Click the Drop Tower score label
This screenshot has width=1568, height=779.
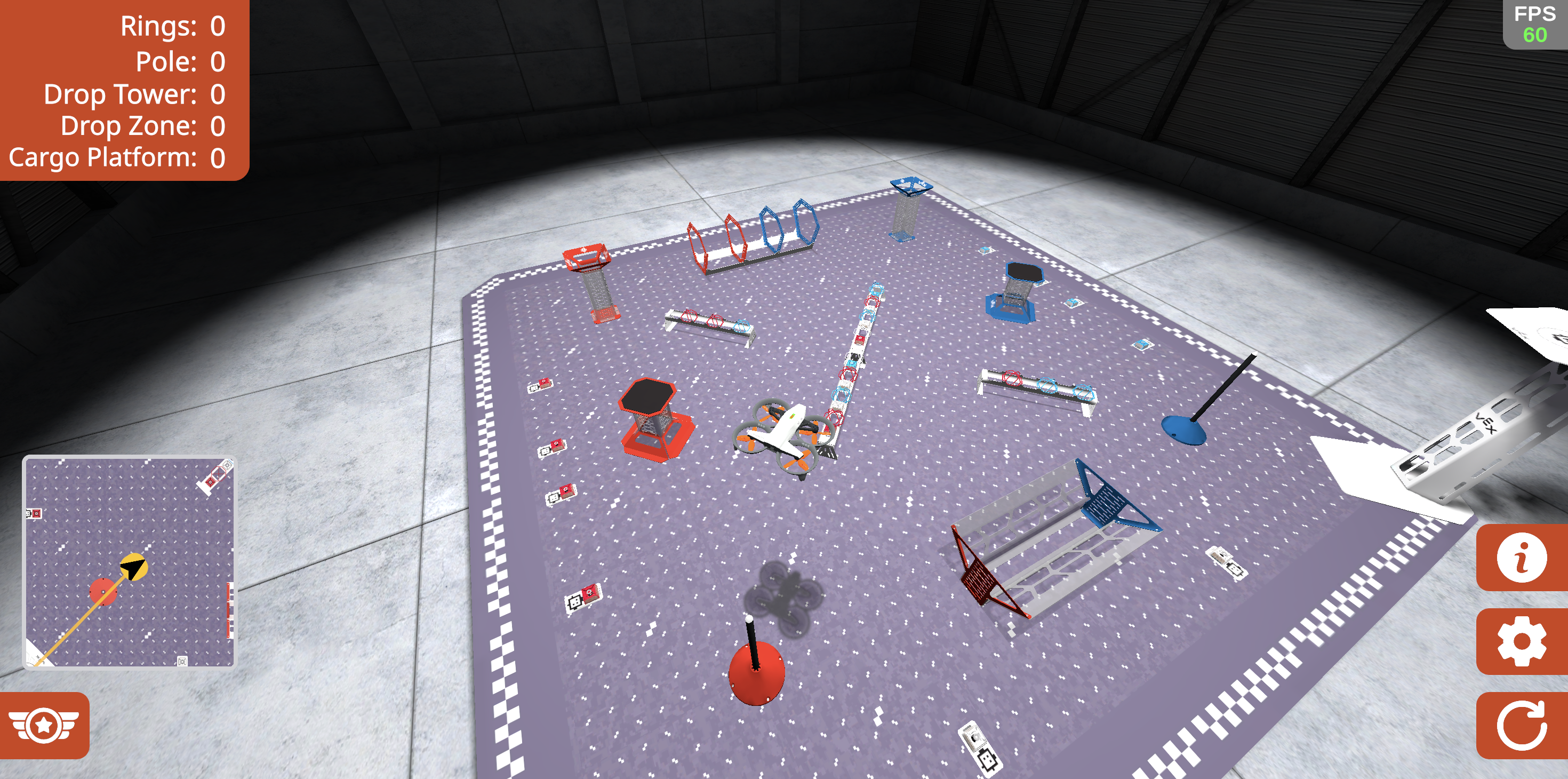point(134,93)
